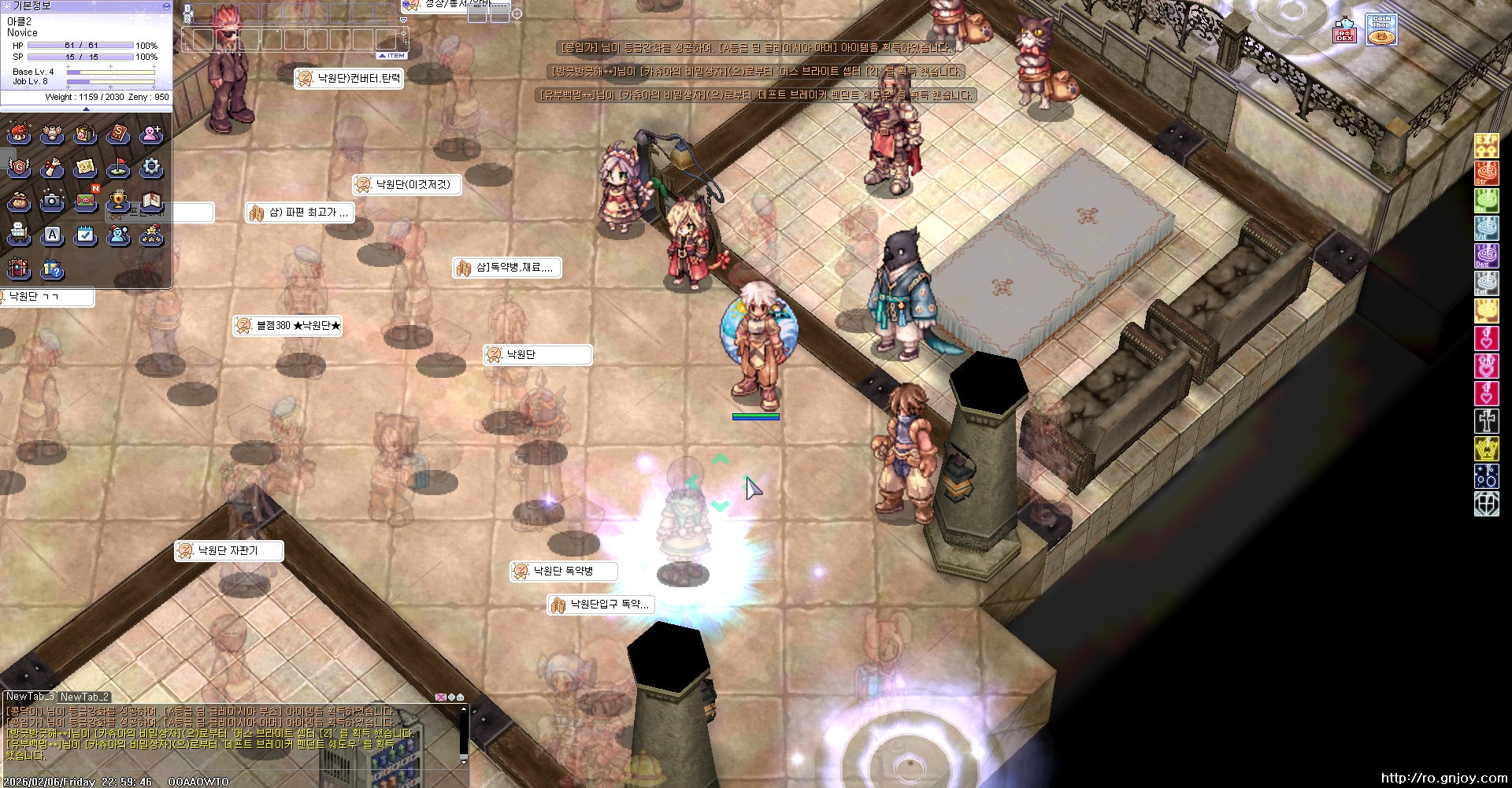
Task: Open the quest scroll with red ribbon
Action: (x=52, y=168)
